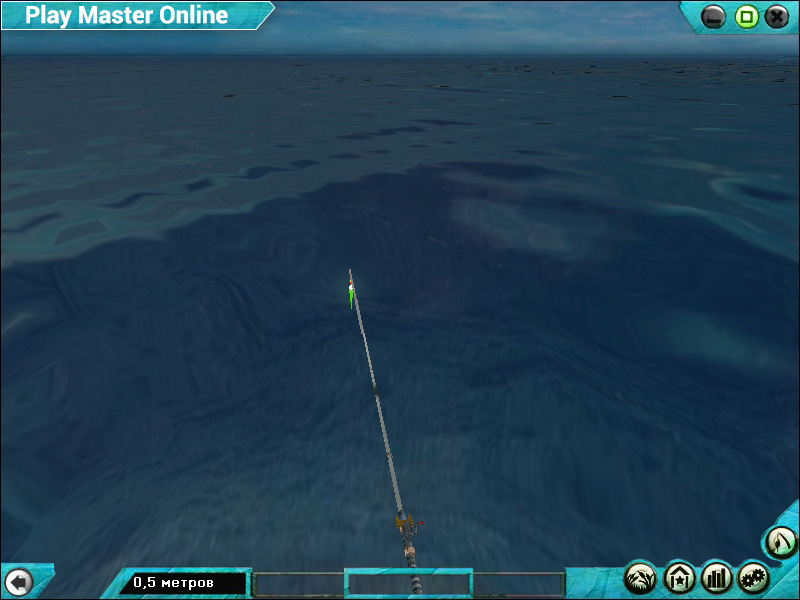
Task: Open the reeds and grass location icon
Action: pyautogui.click(x=640, y=577)
